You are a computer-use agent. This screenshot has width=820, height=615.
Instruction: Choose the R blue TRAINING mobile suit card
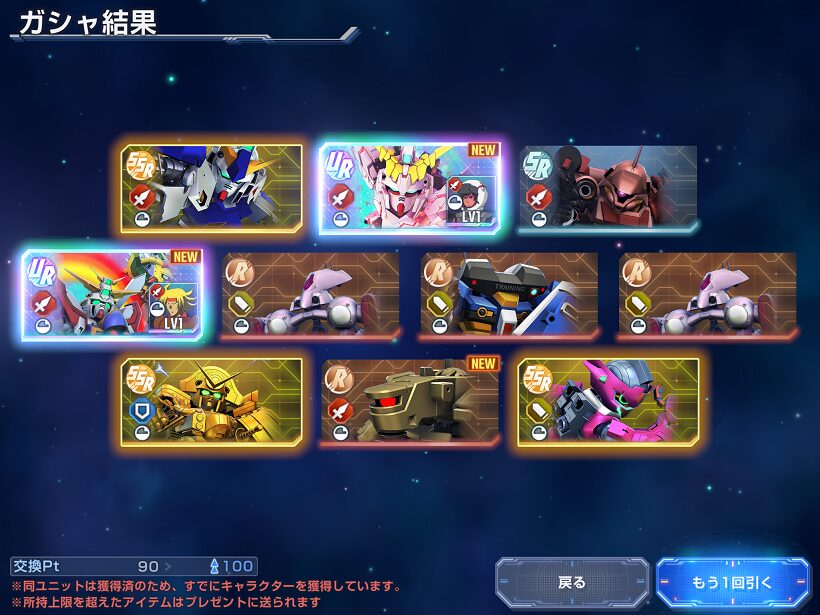point(509,294)
